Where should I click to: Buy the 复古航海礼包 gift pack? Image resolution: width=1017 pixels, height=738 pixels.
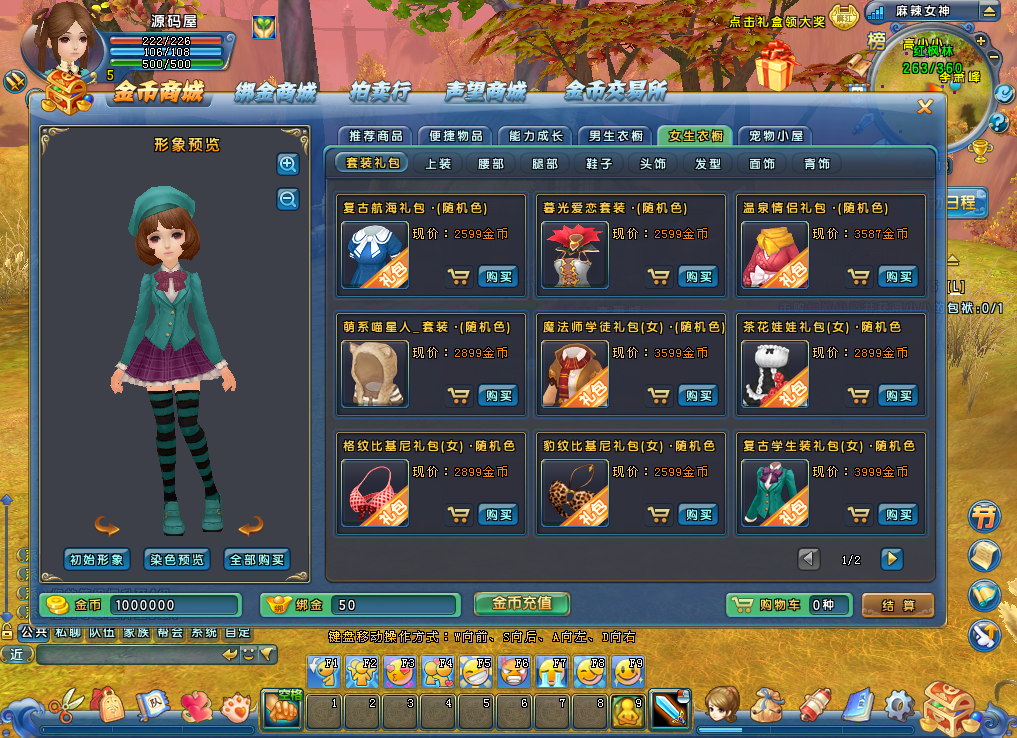(x=497, y=277)
